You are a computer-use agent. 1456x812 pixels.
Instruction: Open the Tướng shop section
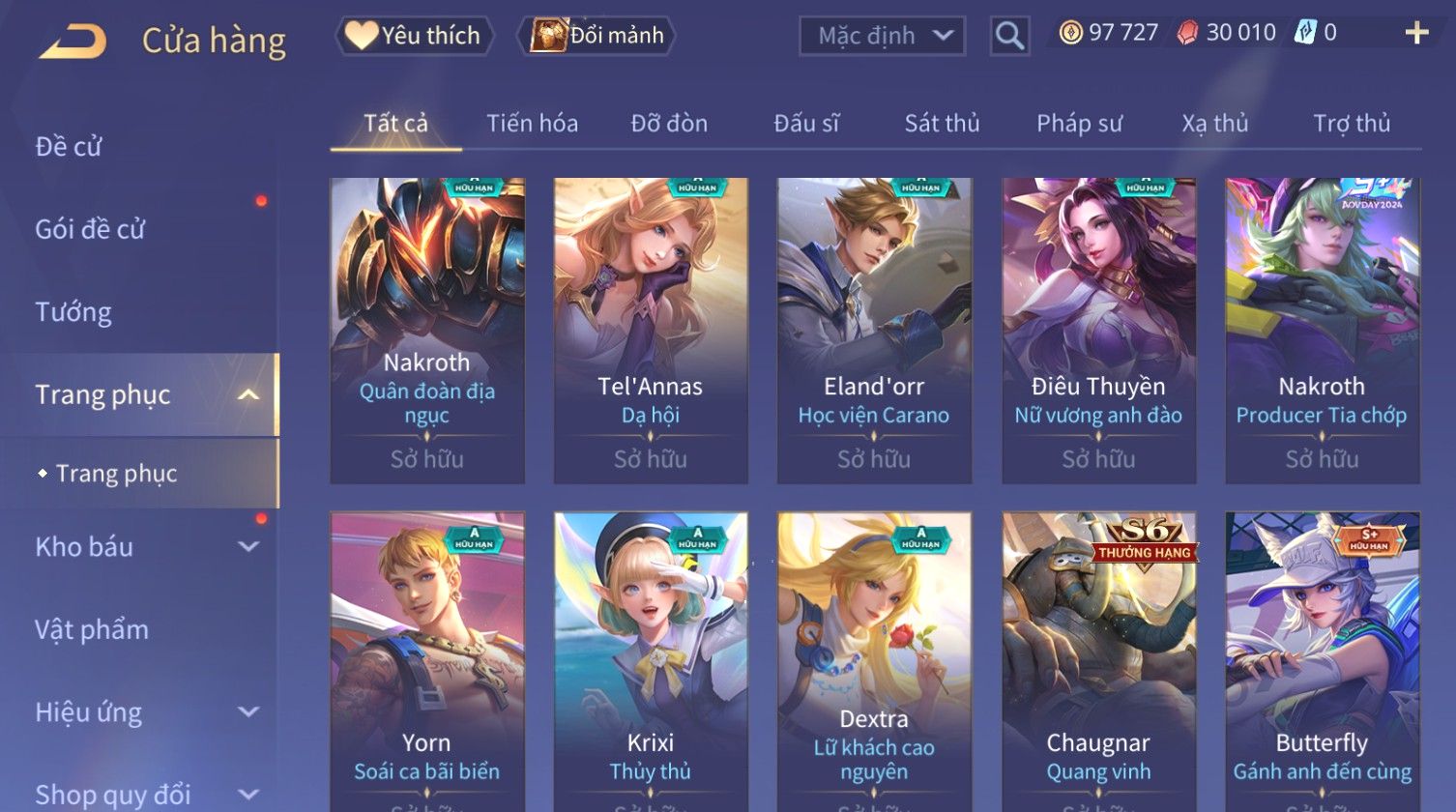[73, 312]
